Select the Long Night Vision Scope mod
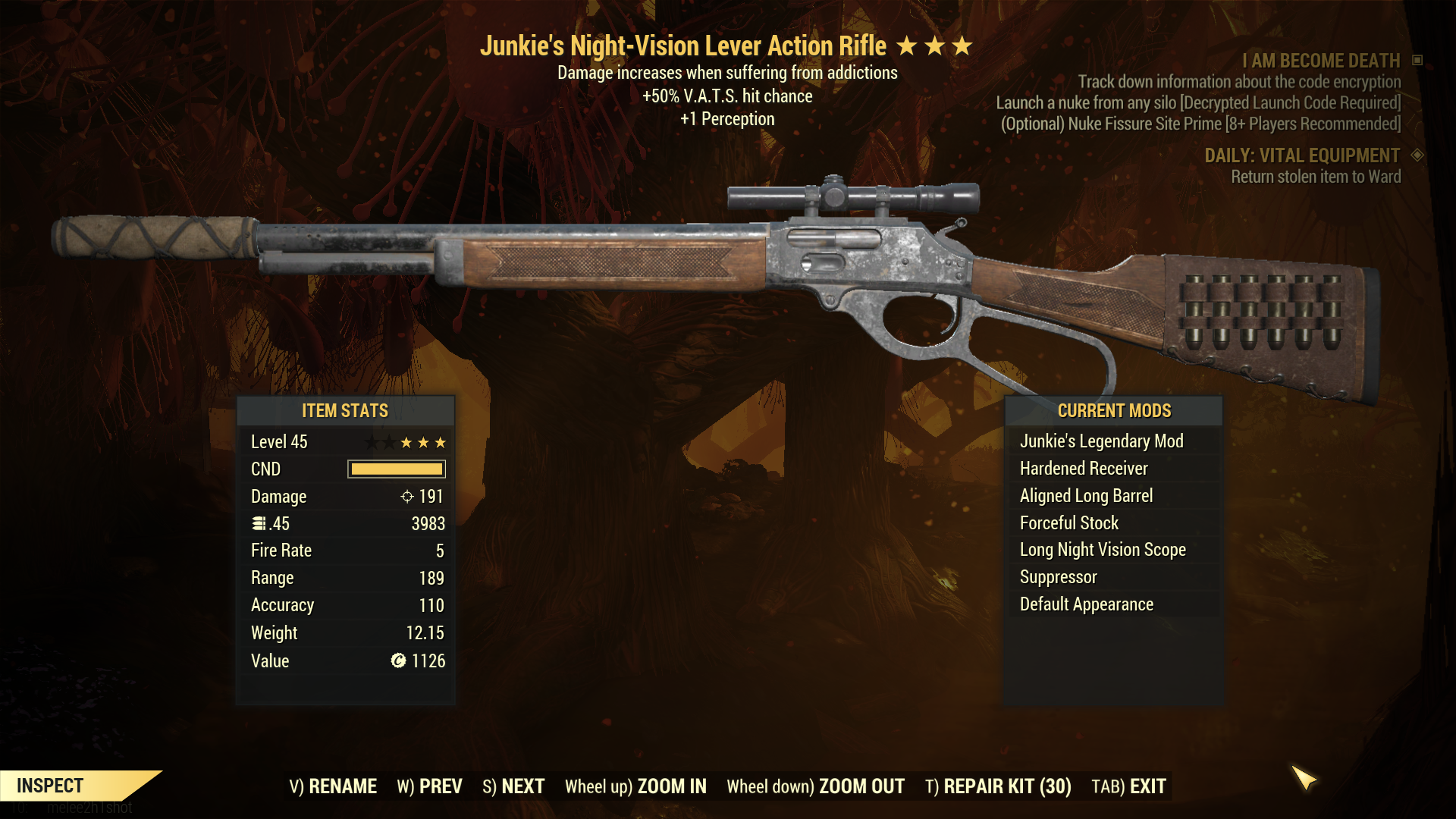This screenshot has height=819, width=1456. (x=1103, y=550)
